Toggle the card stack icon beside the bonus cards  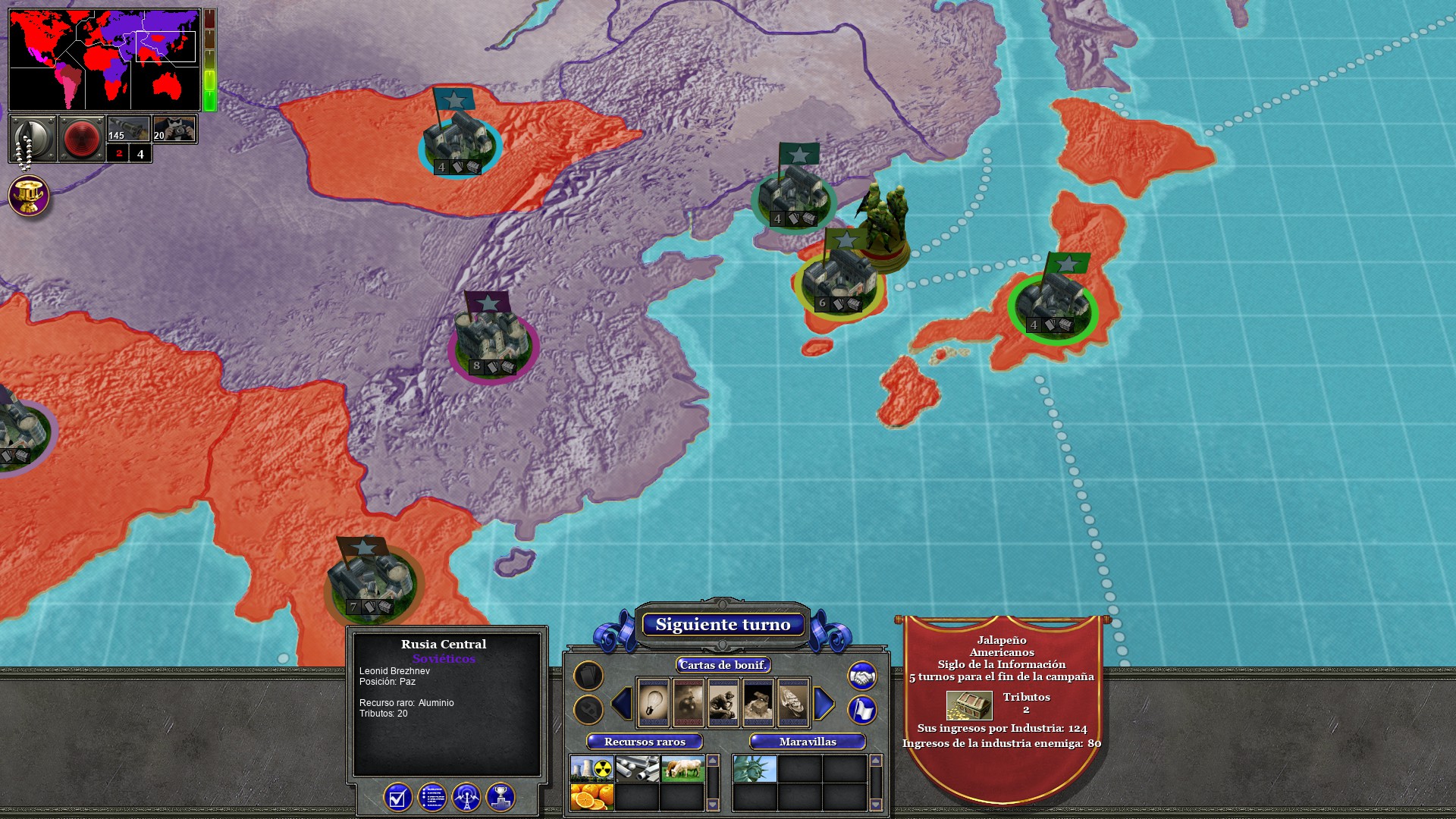point(589,676)
